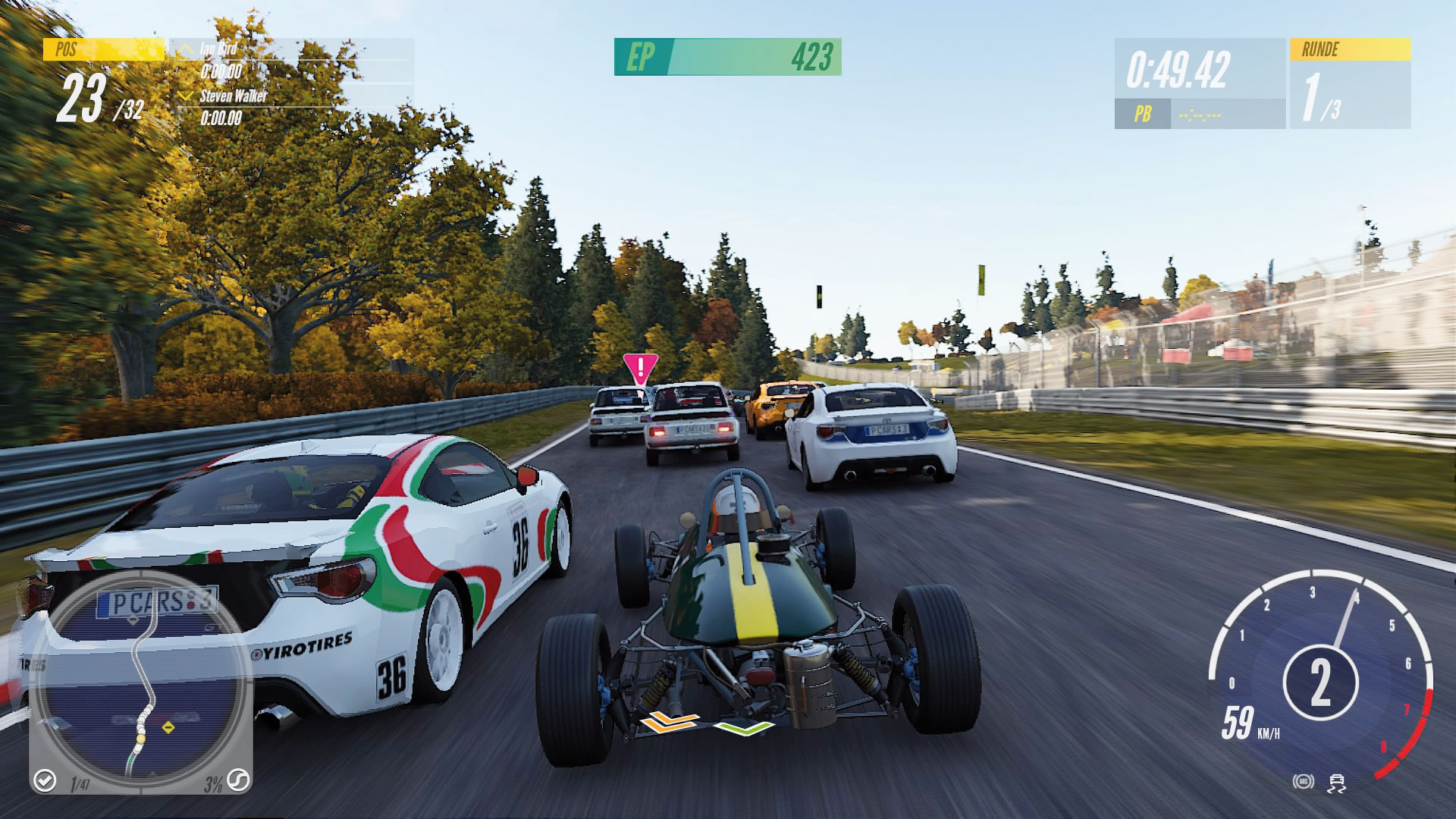The width and height of the screenshot is (1456, 819).
Task: Toggle the traction control skidding-car icon
Action: 1336,783
